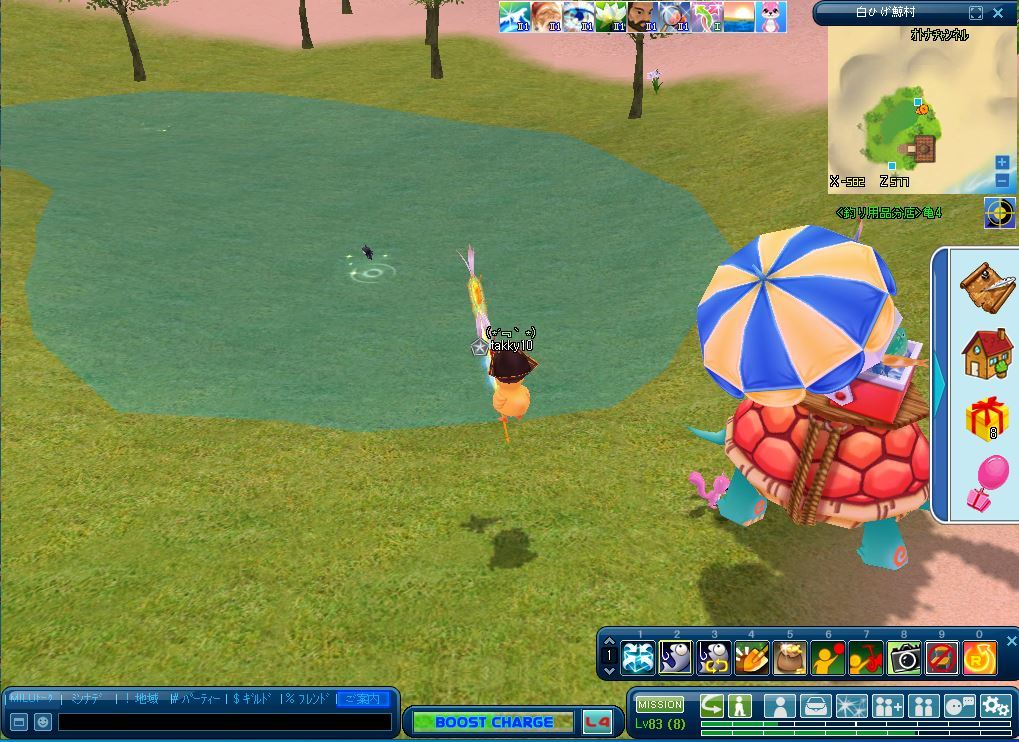This screenshot has height=742, width=1019.
Task: Open the gear settings menu
Action: (x=995, y=706)
